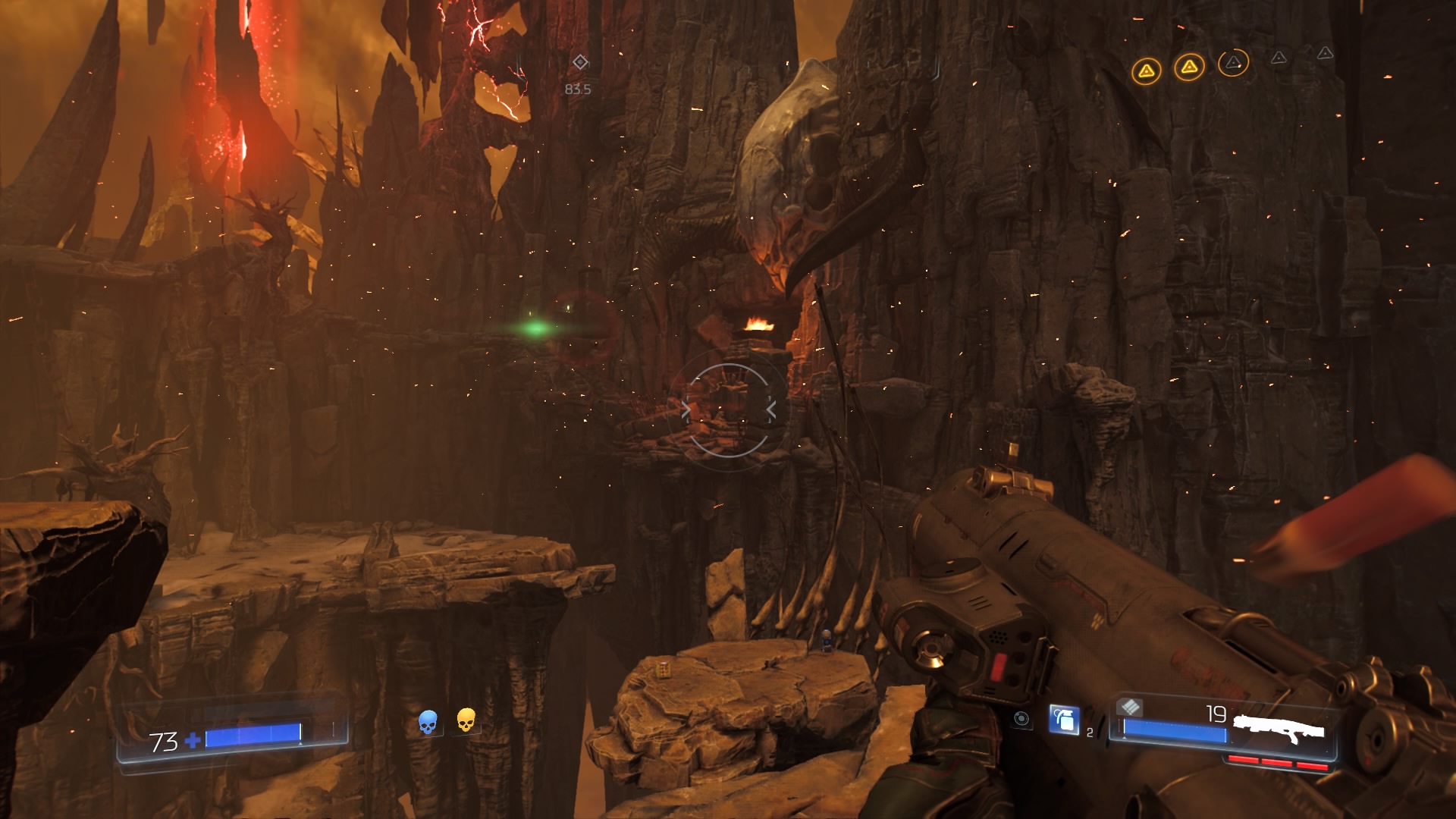
Task: Select the blue skull key icon
Action: tap(428, 722)
